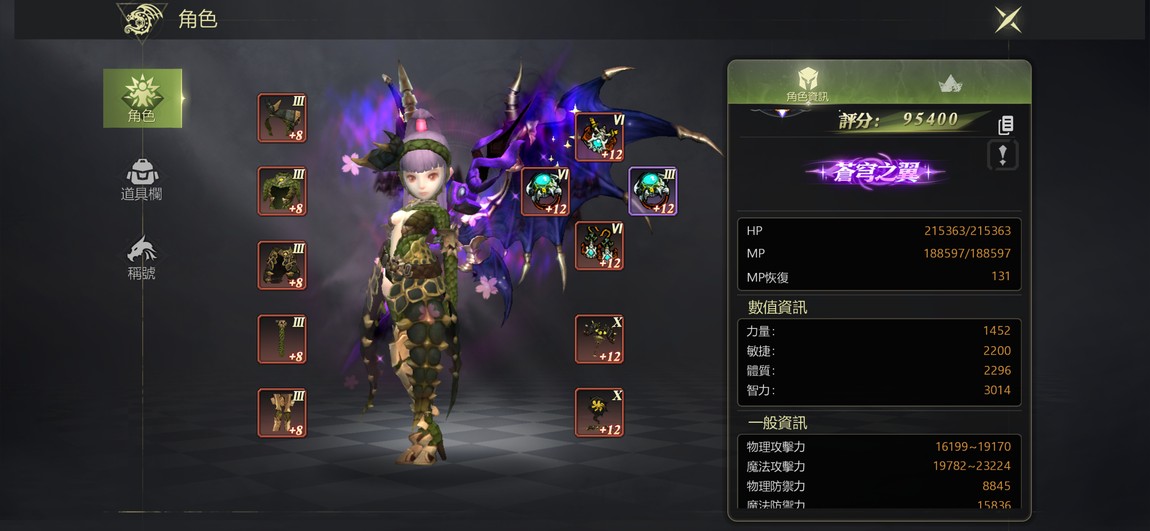Close the character screen with the X
This screenshot has width=1150, height=531.
pos(1007,19)
